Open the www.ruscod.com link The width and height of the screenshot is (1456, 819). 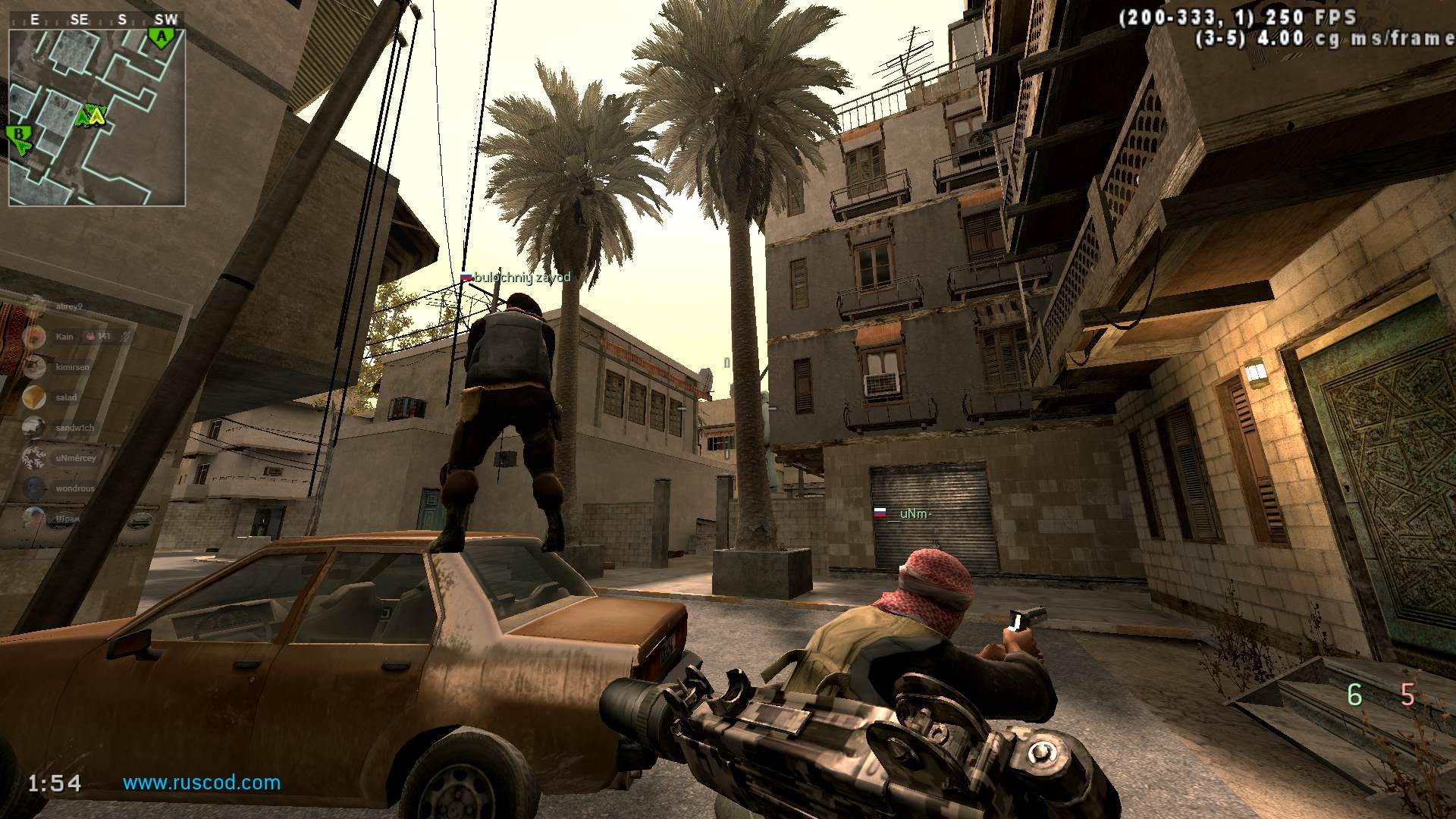202,783
